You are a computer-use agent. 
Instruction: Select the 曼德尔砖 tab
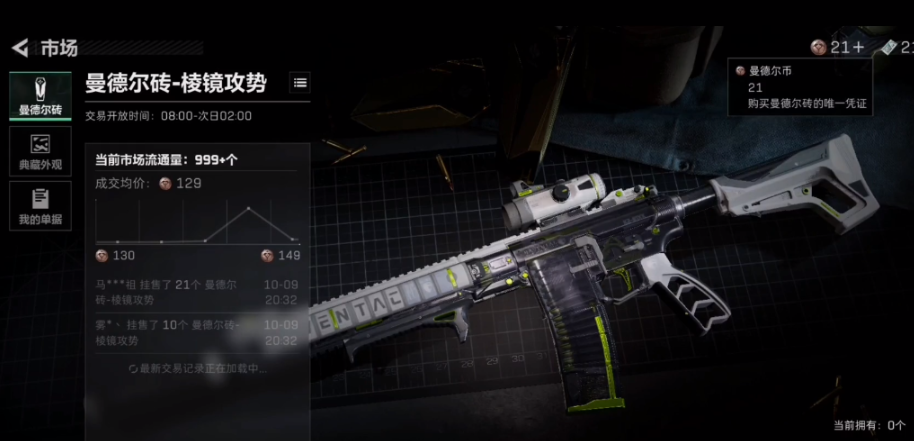click(40, 96)
